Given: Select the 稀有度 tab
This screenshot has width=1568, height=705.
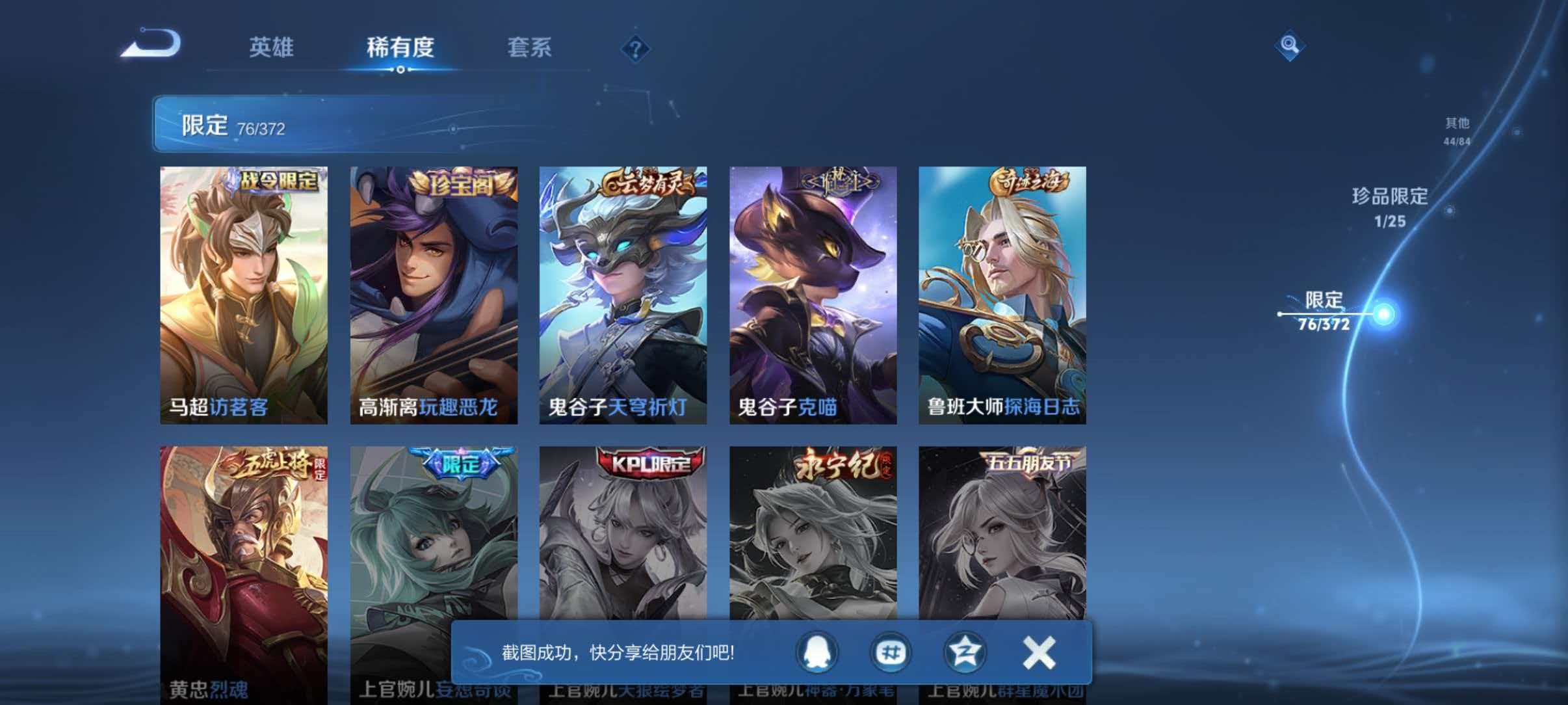Looking at the screenshot, I should coord(401,48).
